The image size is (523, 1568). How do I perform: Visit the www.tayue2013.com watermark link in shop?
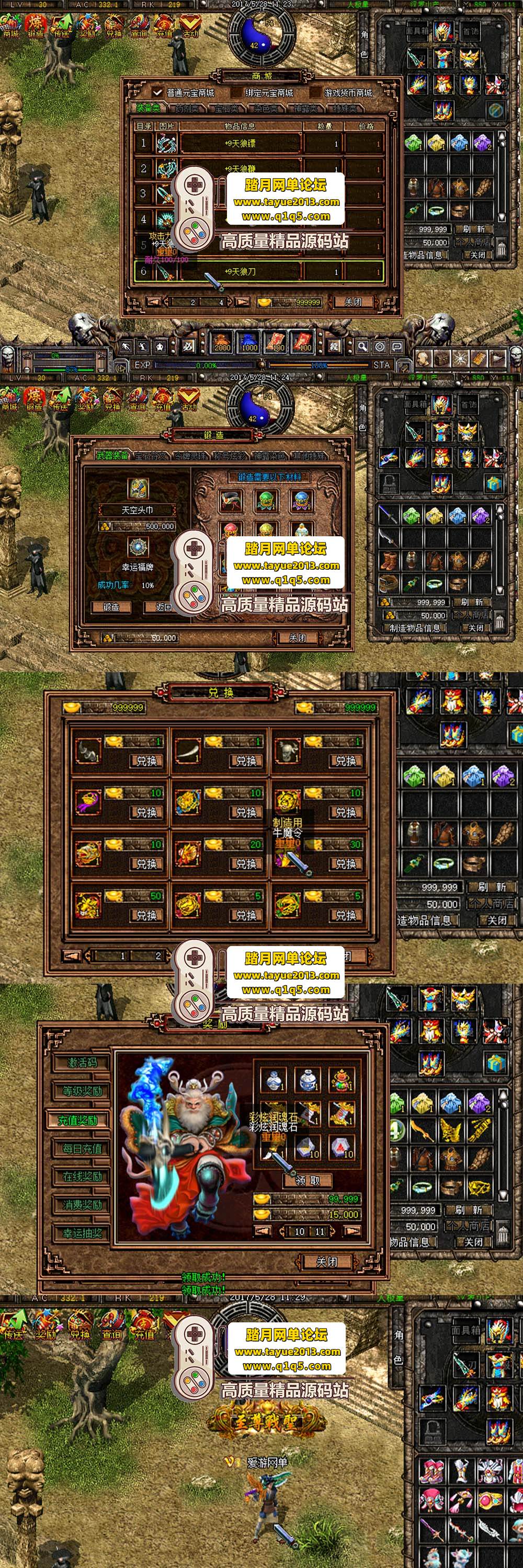pos(286,202)
